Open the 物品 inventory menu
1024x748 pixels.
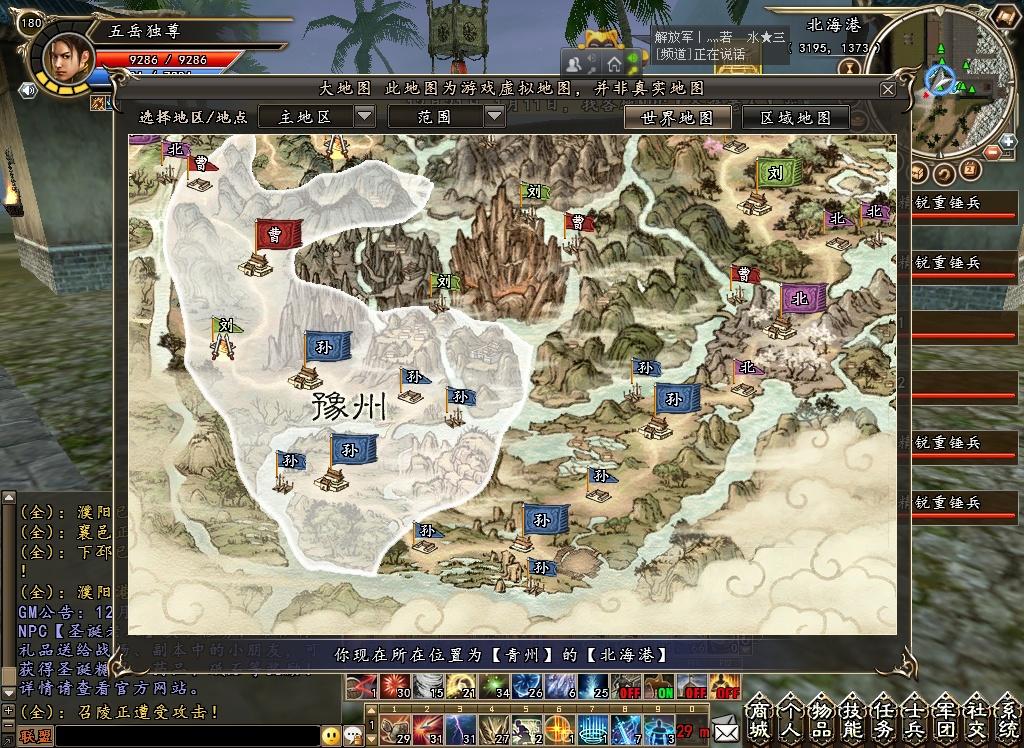(822, 716)
